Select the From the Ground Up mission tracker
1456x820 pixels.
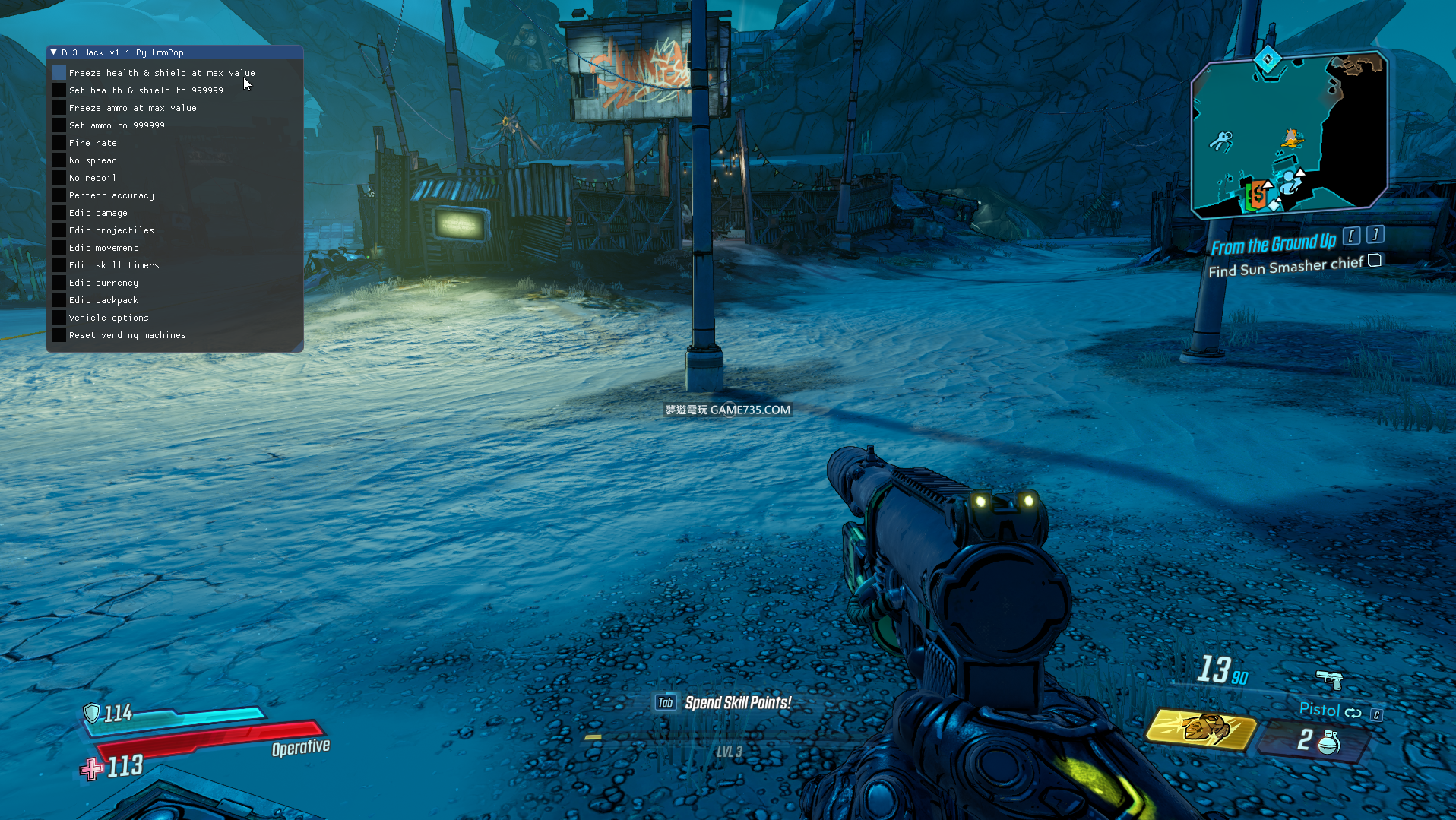[1273, 245]
